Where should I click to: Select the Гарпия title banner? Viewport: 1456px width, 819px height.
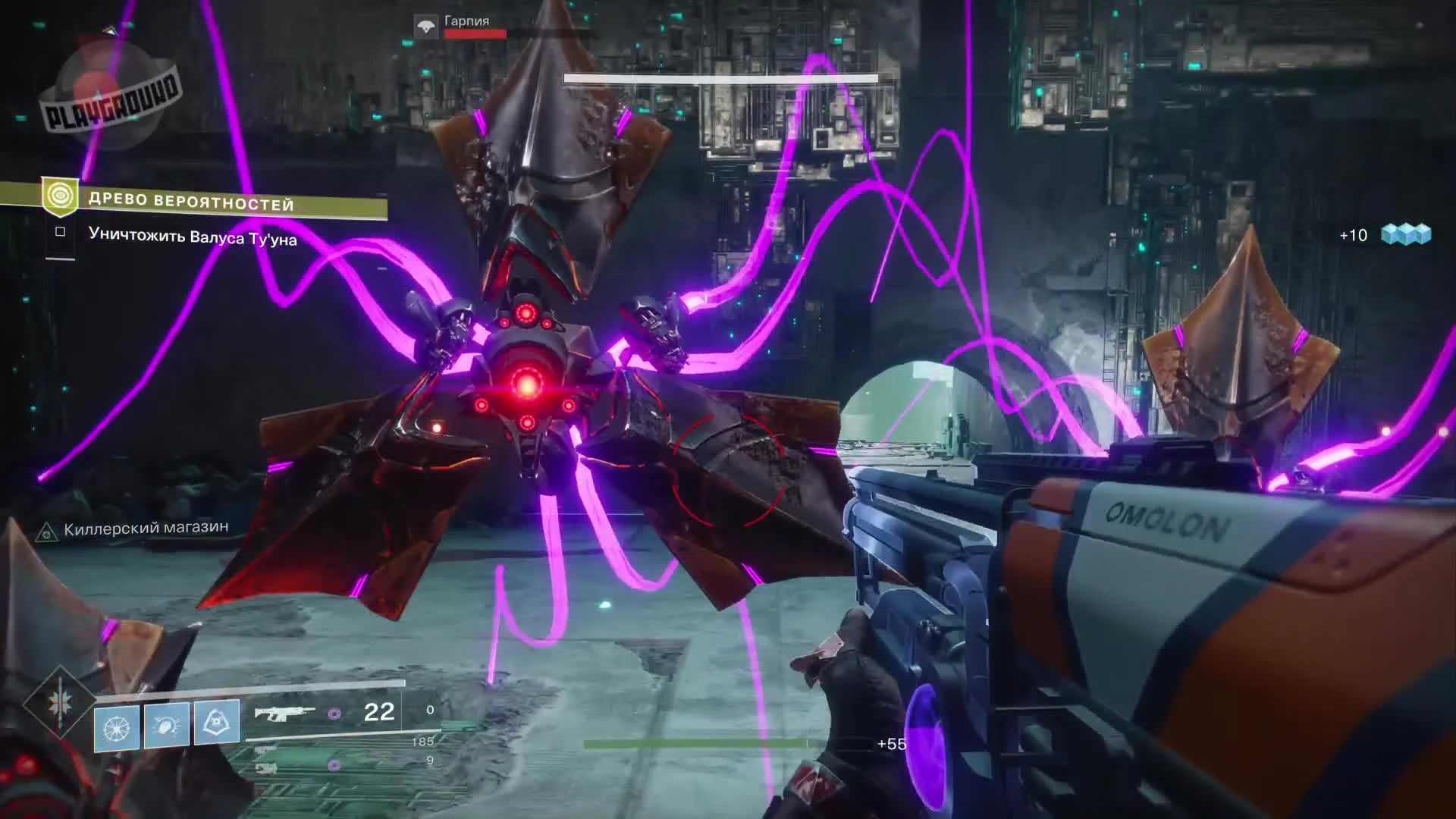pyautogui.click(x=466, y=22)
